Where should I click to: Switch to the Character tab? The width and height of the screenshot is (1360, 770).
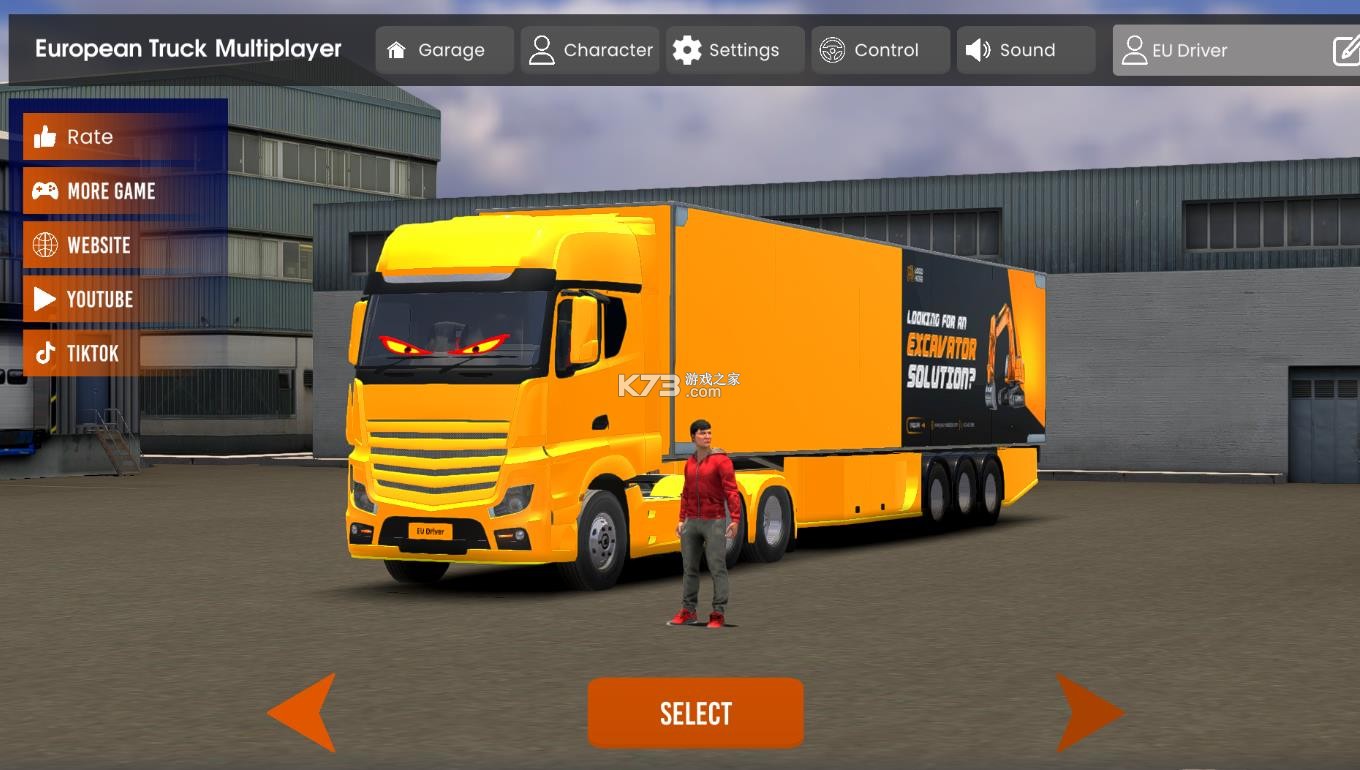pos(590,50)
